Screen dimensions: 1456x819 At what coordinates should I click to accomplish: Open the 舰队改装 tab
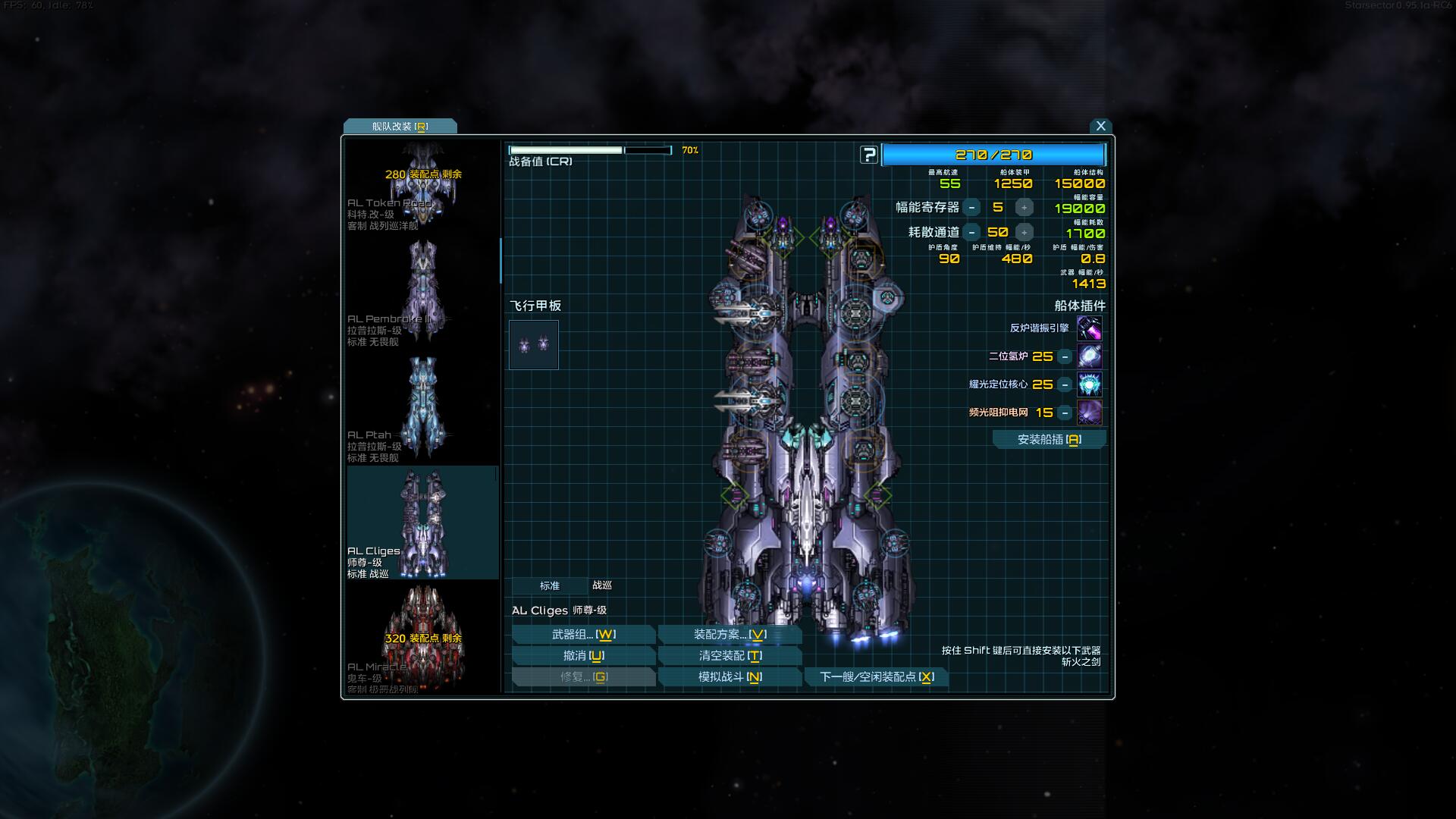click(x=400, y=127)
